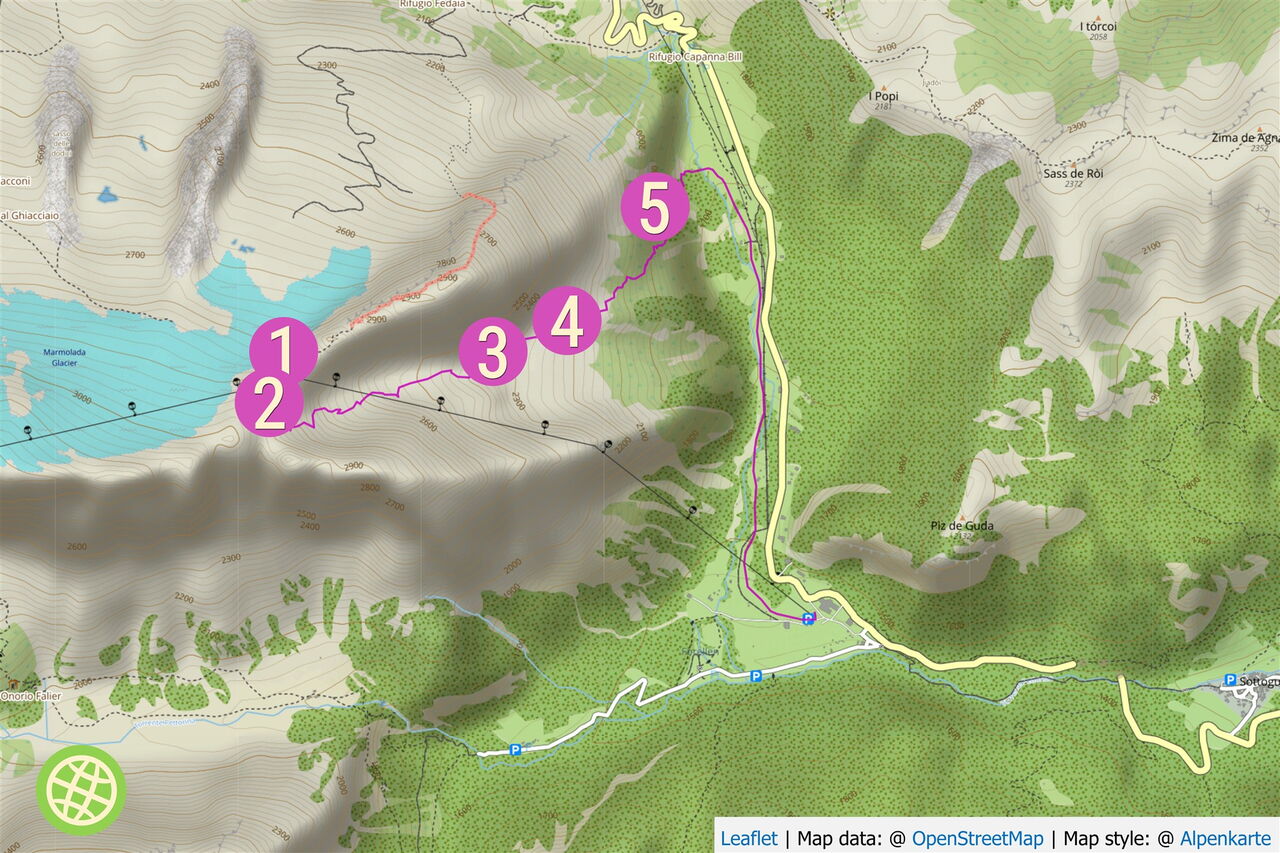The image size is (1280, 853).
Task: Click waypoint marker number 1
Action: pyautogui.click(x=284, y=347)
